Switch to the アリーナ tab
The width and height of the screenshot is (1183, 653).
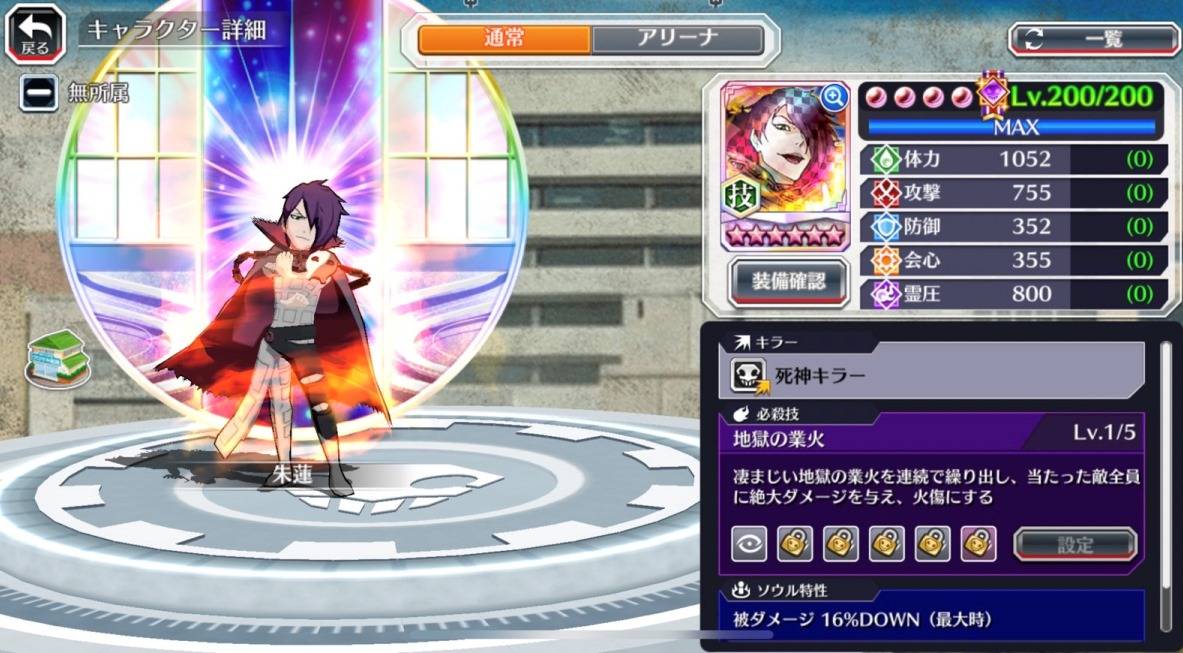click(x=678, y=39)
